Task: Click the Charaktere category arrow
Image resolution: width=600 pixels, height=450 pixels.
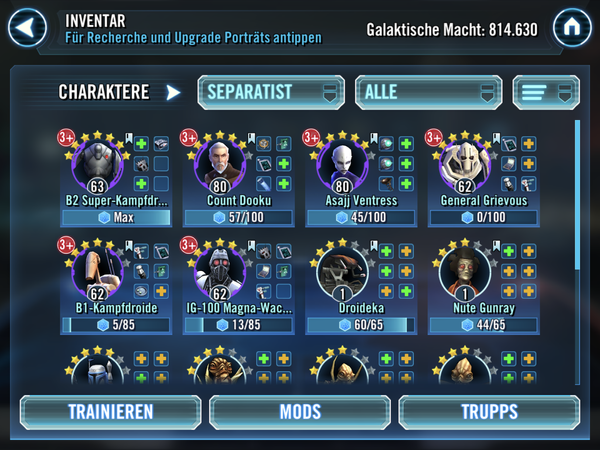Action: 173,93
